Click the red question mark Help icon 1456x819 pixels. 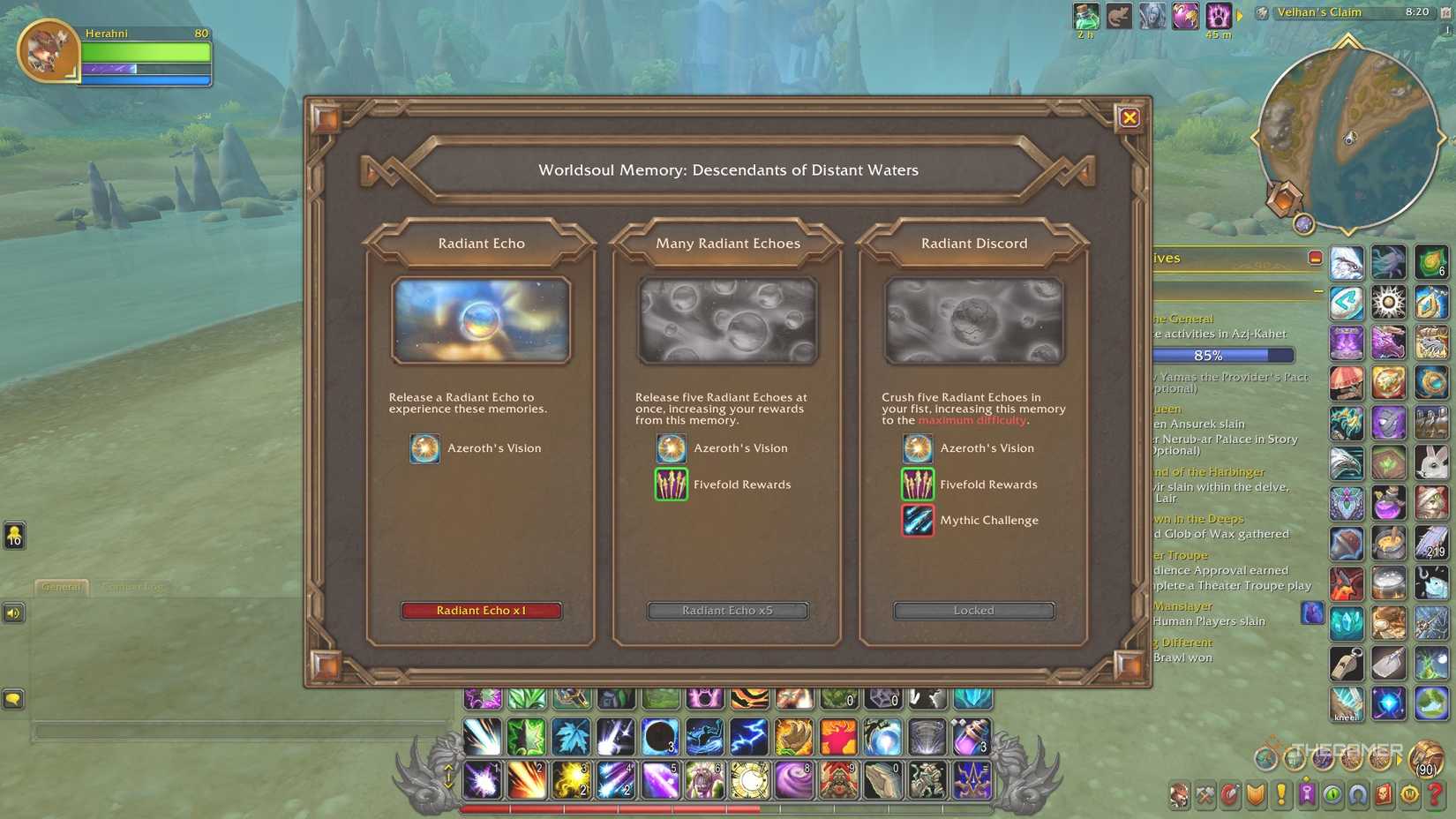(x=1433, y=794)
